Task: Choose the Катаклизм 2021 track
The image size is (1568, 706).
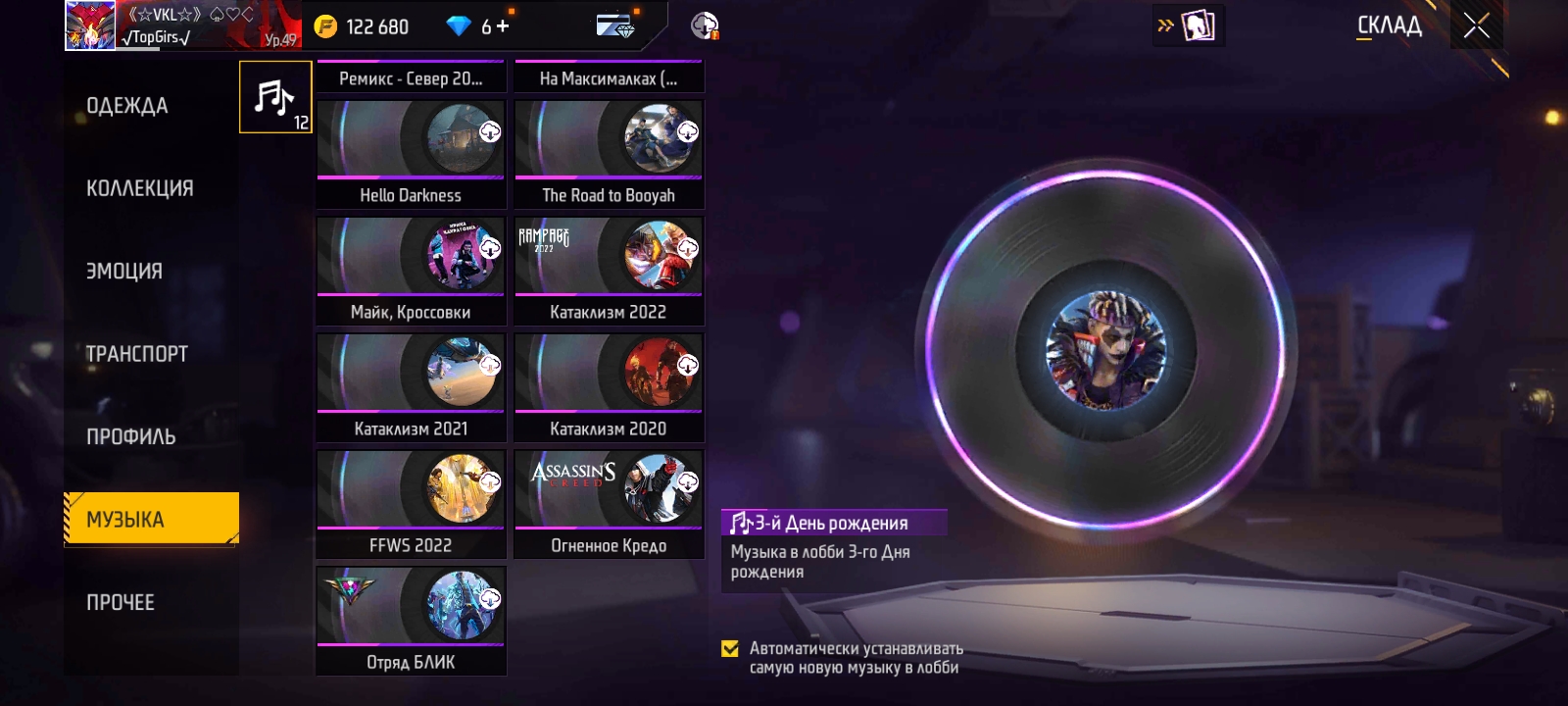Action: point(411,386)
